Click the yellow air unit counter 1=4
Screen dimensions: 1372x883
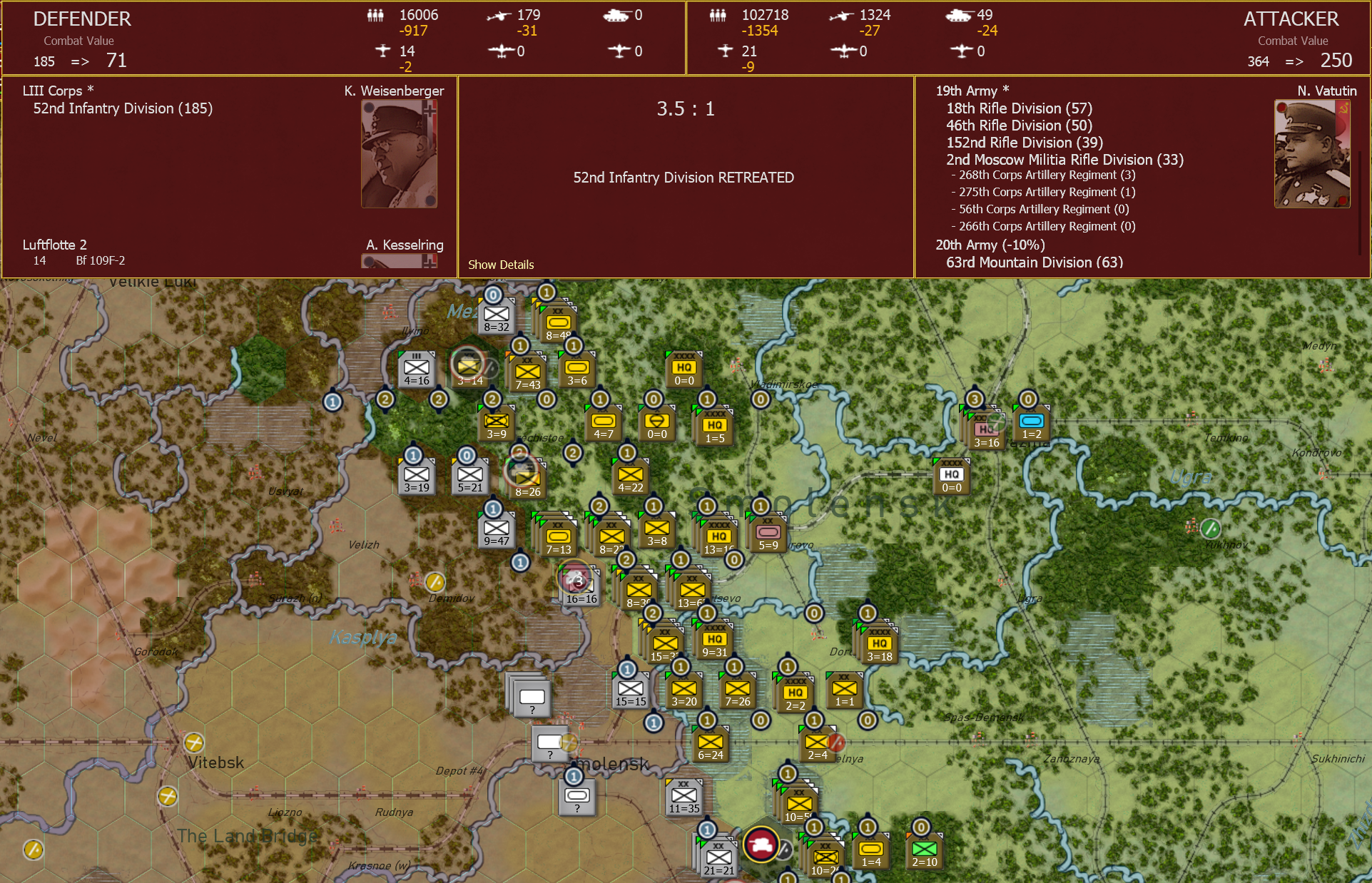click(x=870, y=850)
